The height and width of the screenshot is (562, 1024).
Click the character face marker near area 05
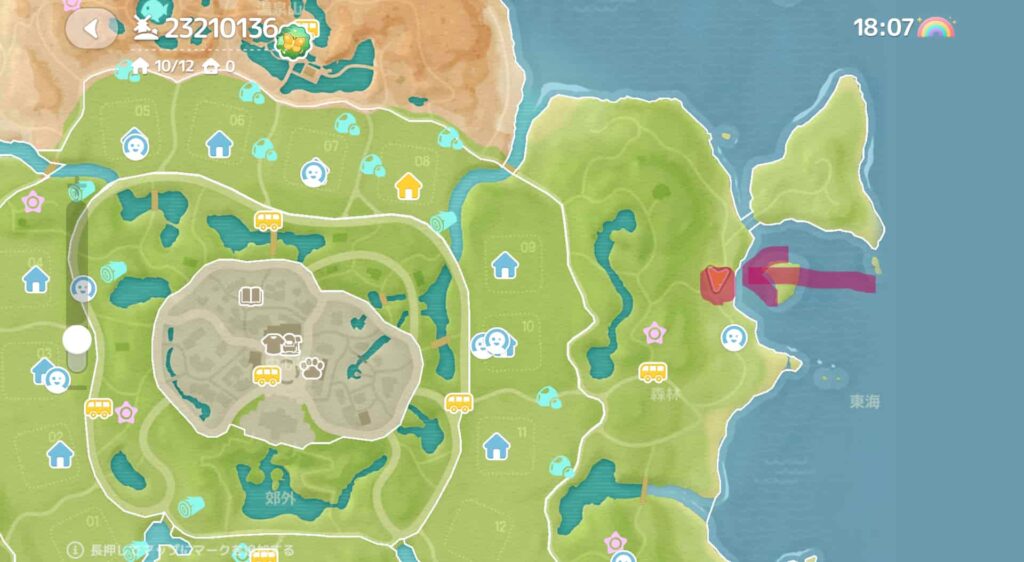(x=136, y=145)
